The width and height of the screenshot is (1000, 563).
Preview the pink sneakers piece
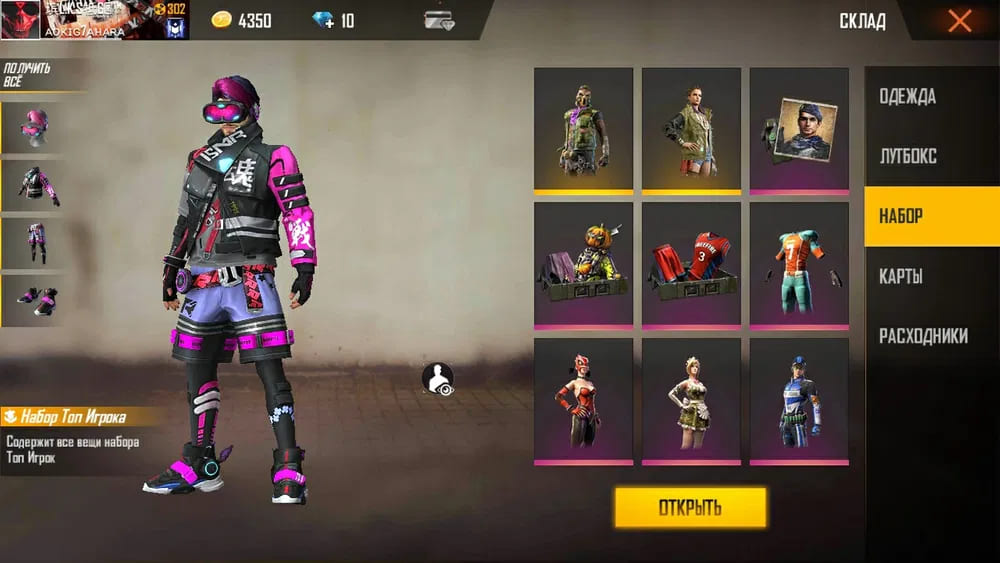[33, 300]
